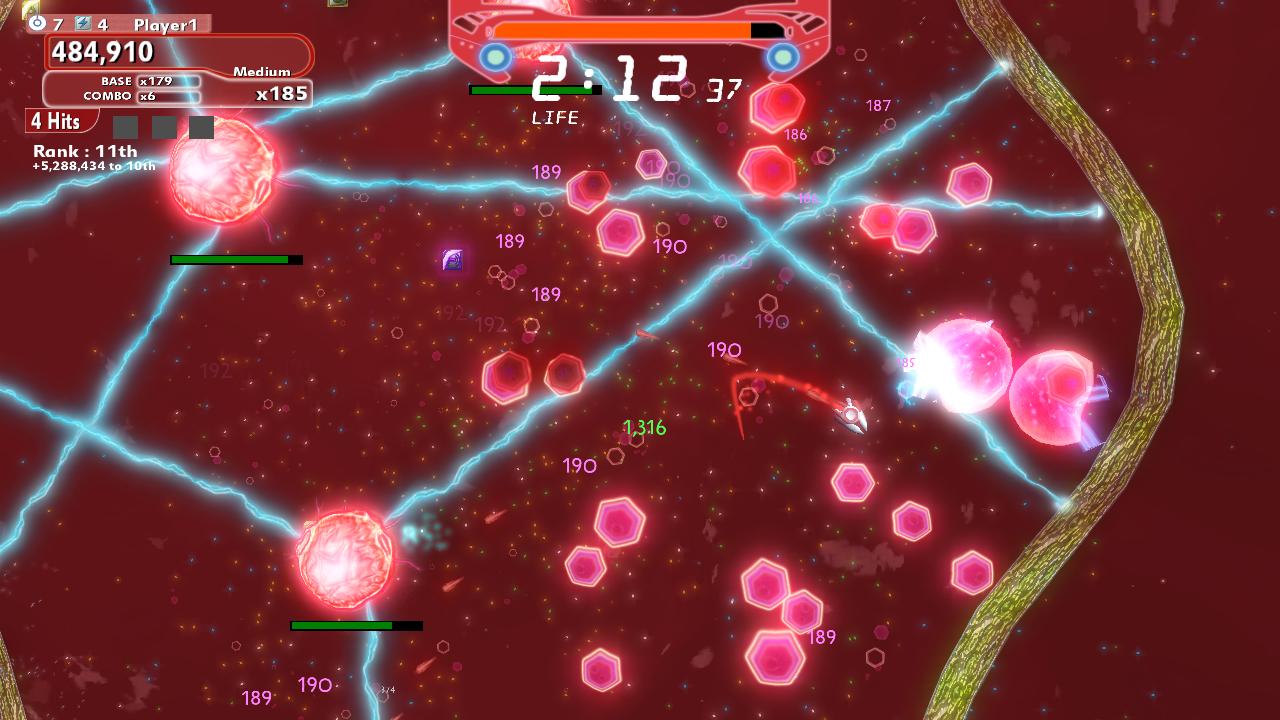Toggle the middle gray hit square
Viewport: 1280px width, 720px height.
[x=166, y=125]
